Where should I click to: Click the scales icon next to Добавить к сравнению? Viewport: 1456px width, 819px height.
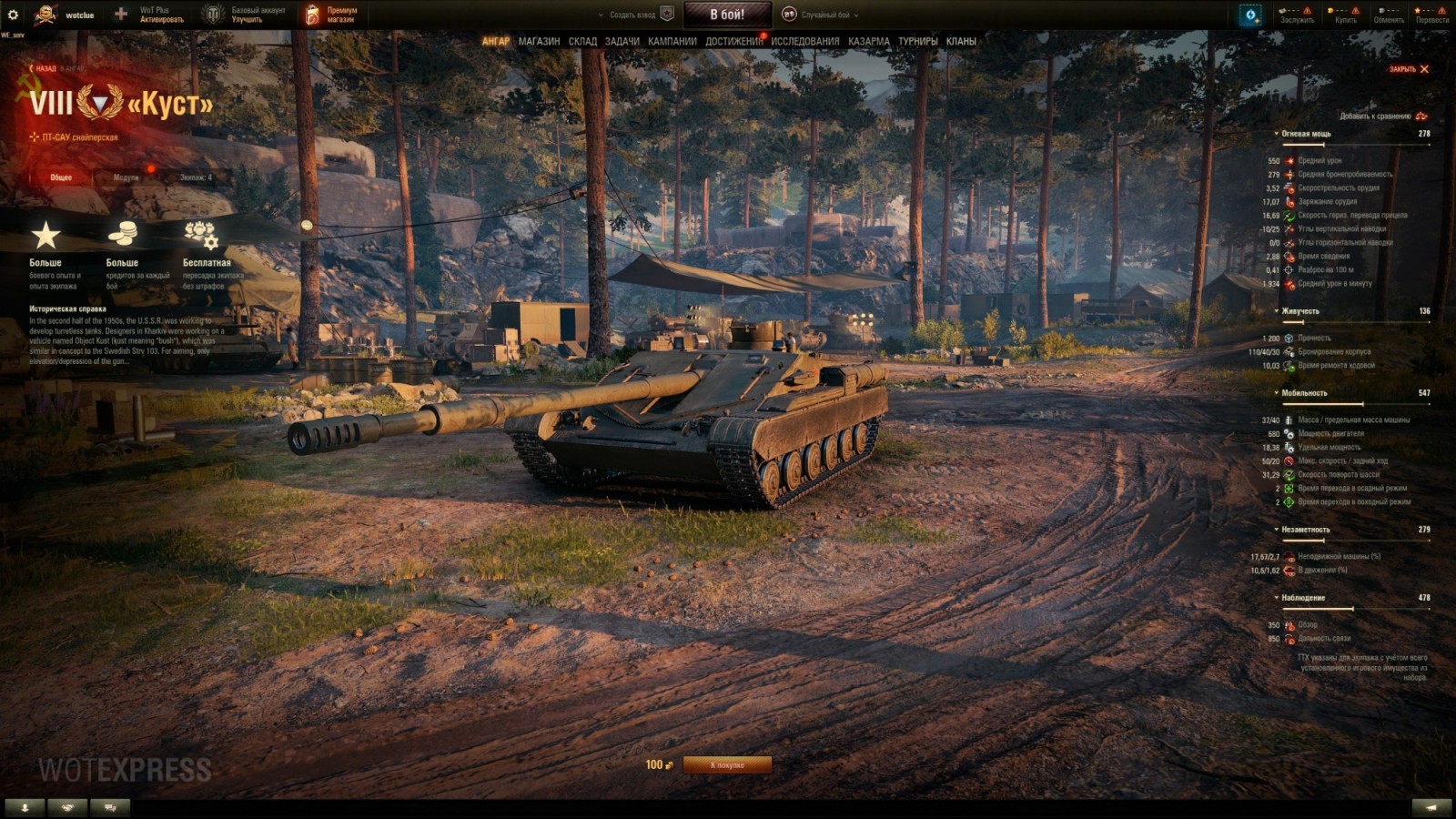1420,116
